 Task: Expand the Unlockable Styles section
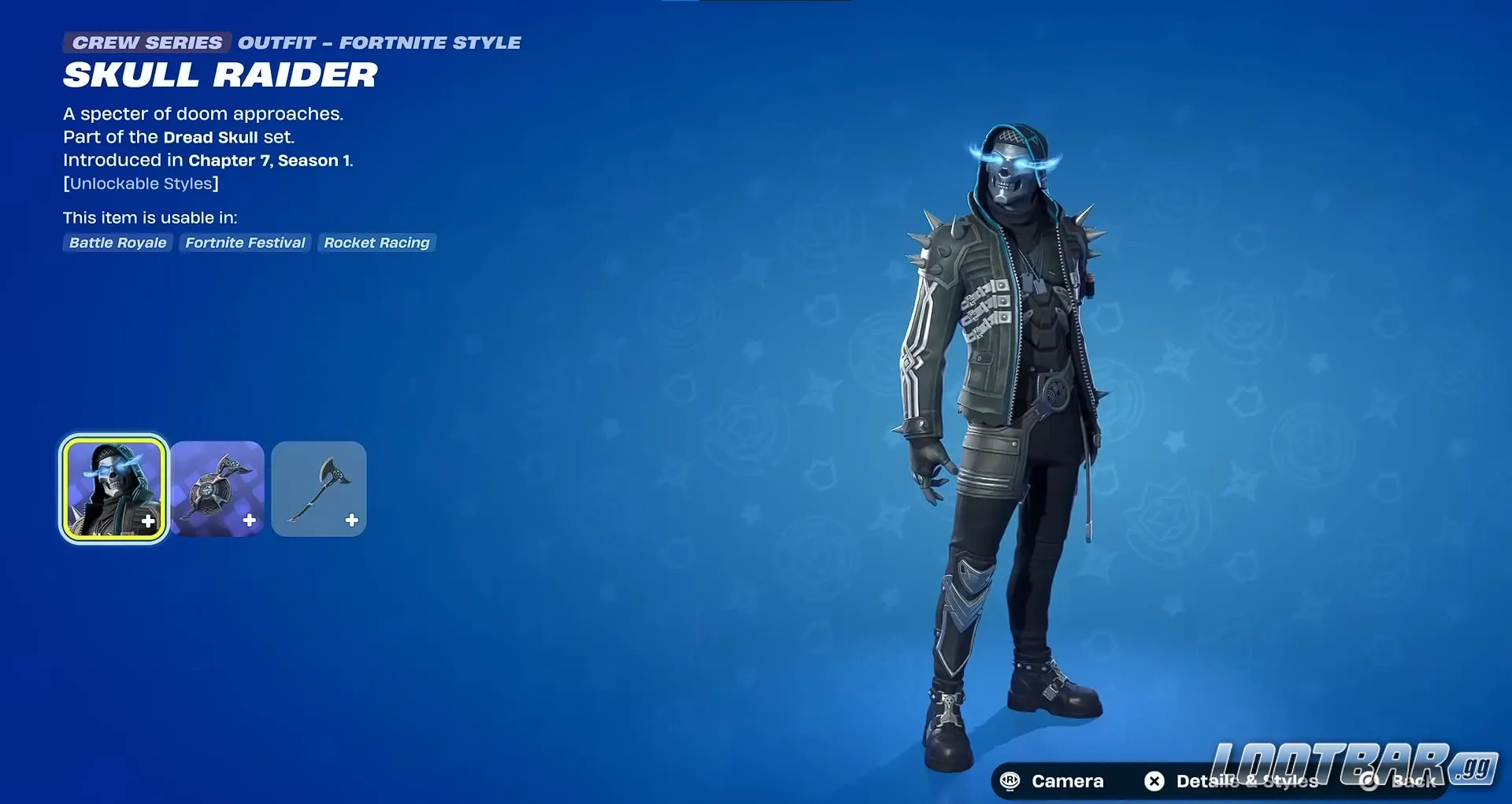click(x=141, y=183)
